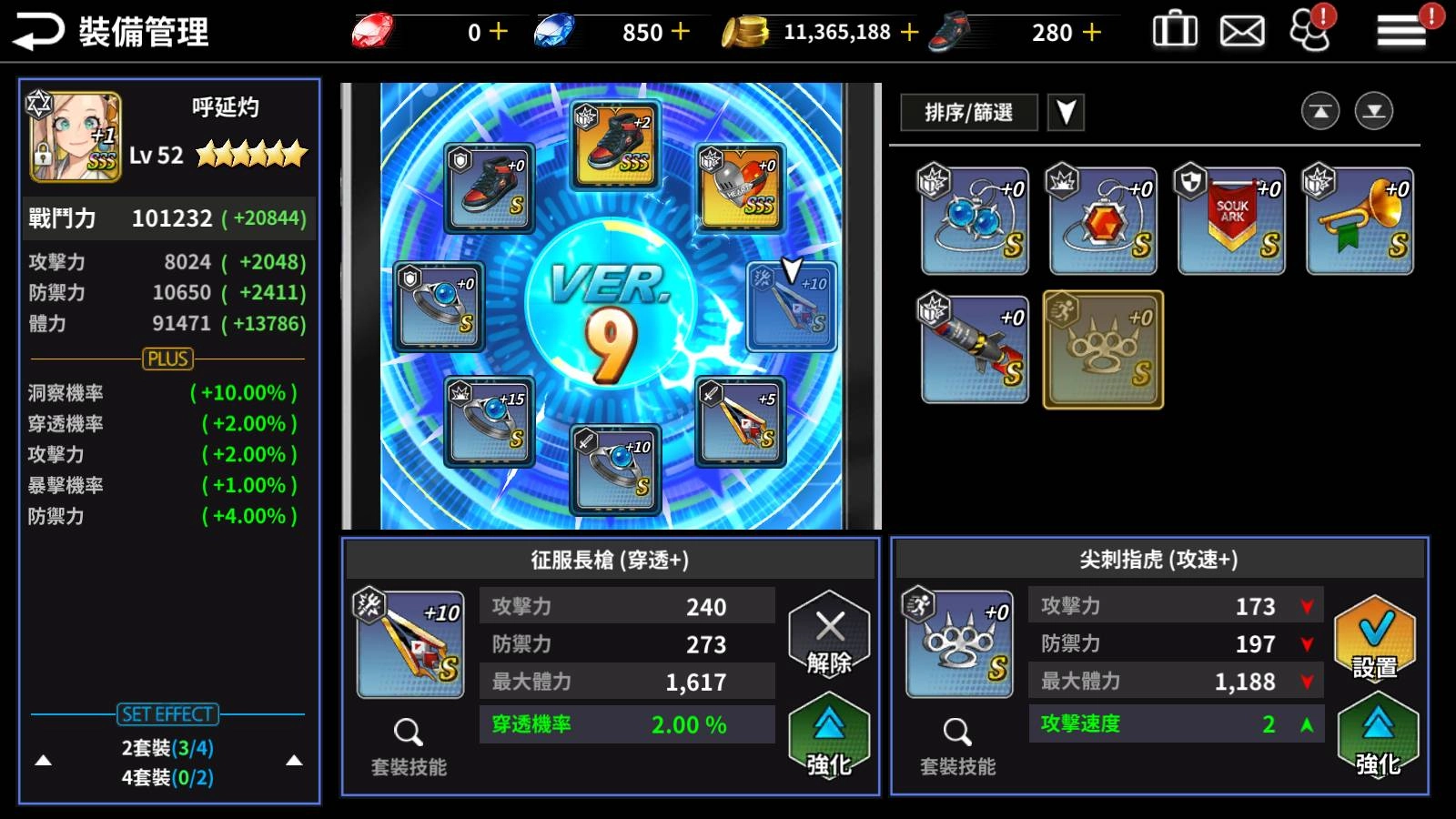Open the mail inbox icon
The height and width of the screenshot is (819, 1456).
(1241, 29)
